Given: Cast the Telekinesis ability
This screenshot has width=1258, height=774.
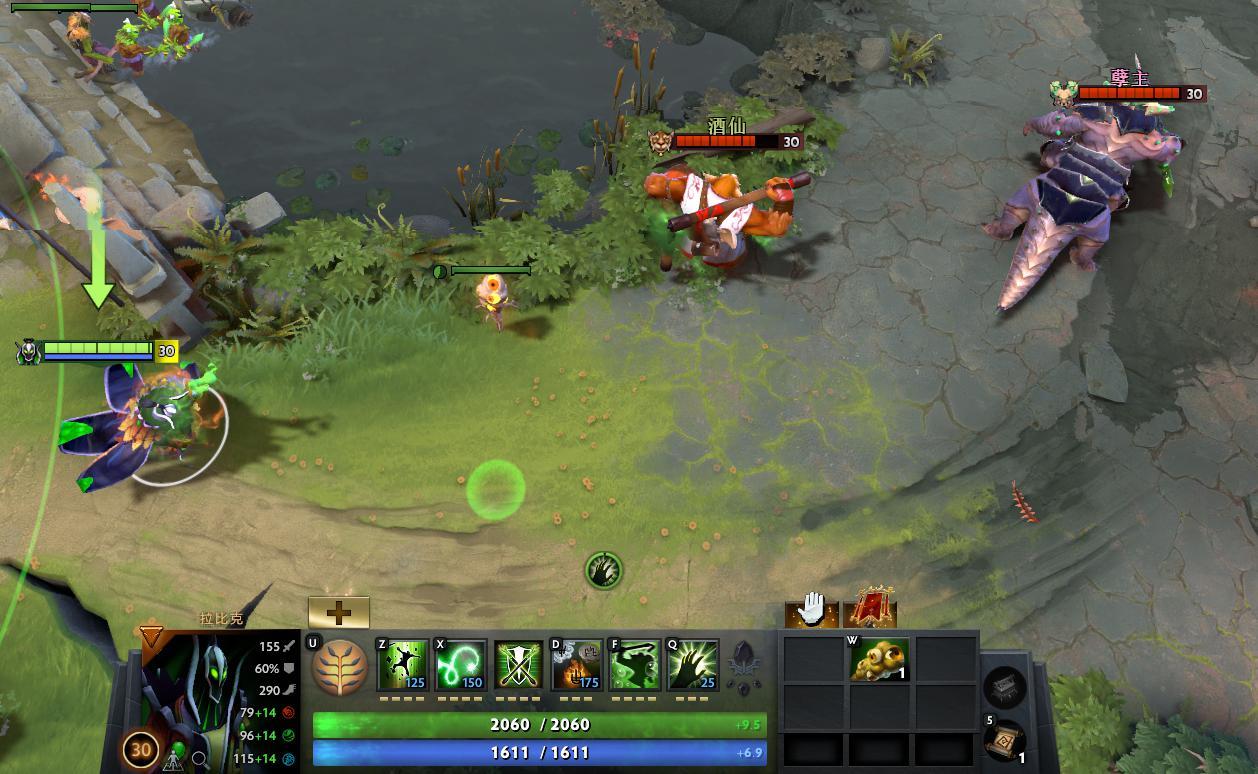Looking at the screenshot, I should tap(403, 665).
